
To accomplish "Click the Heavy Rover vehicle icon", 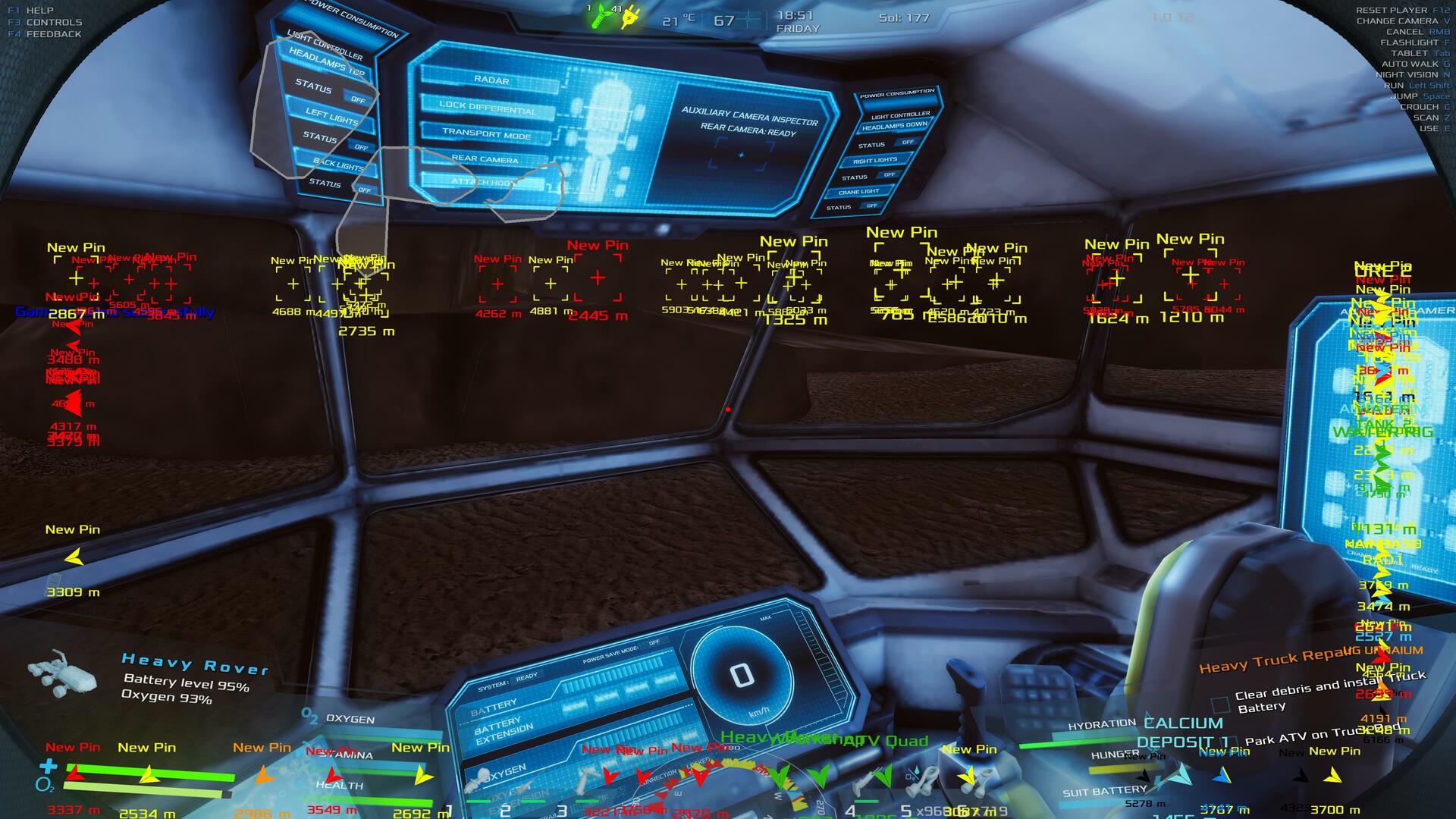I will [x=62, y=673].
